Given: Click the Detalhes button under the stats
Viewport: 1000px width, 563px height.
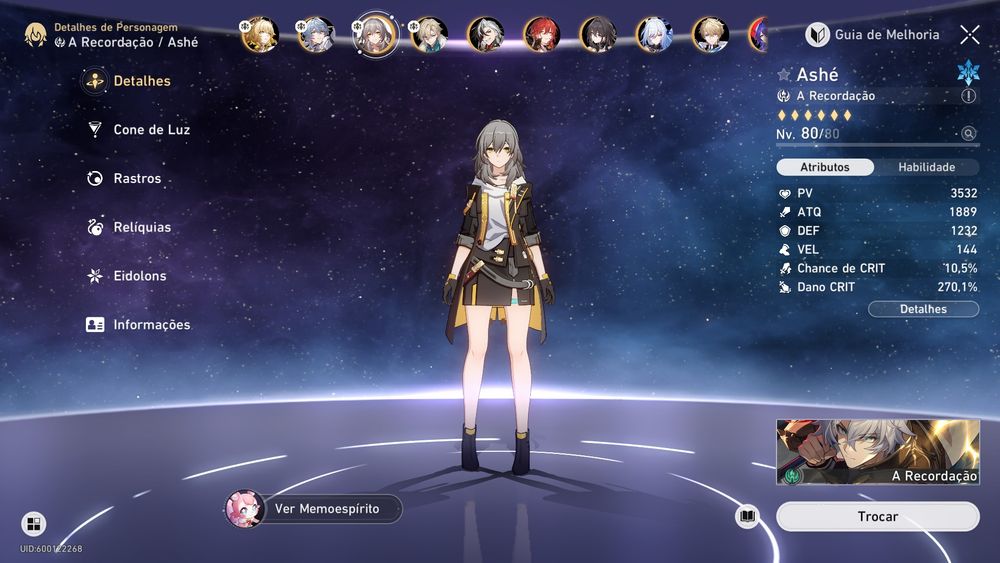Looking at the screenshot, I should [923, 309].
